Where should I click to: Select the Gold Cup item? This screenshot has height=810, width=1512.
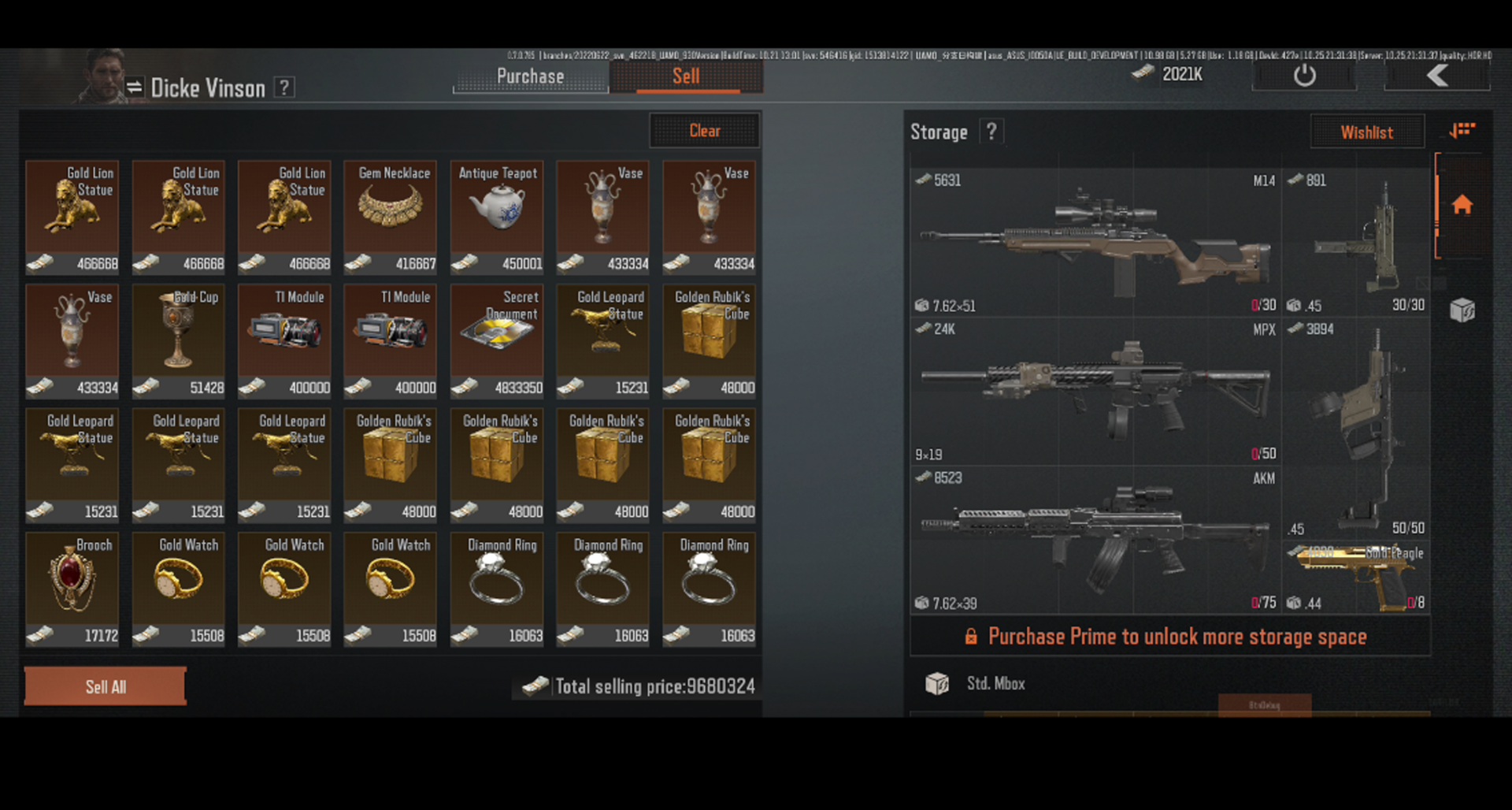click(179, 340)
